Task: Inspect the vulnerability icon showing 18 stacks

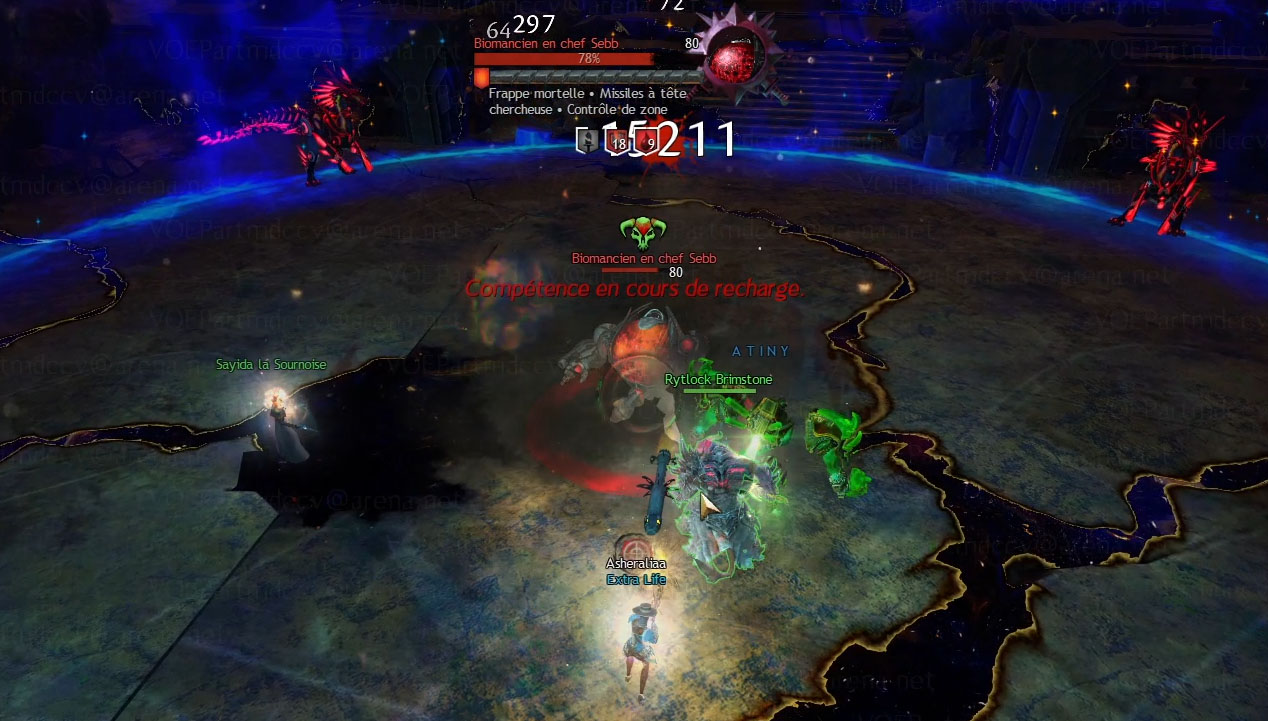Action: [x=615, y=142]
